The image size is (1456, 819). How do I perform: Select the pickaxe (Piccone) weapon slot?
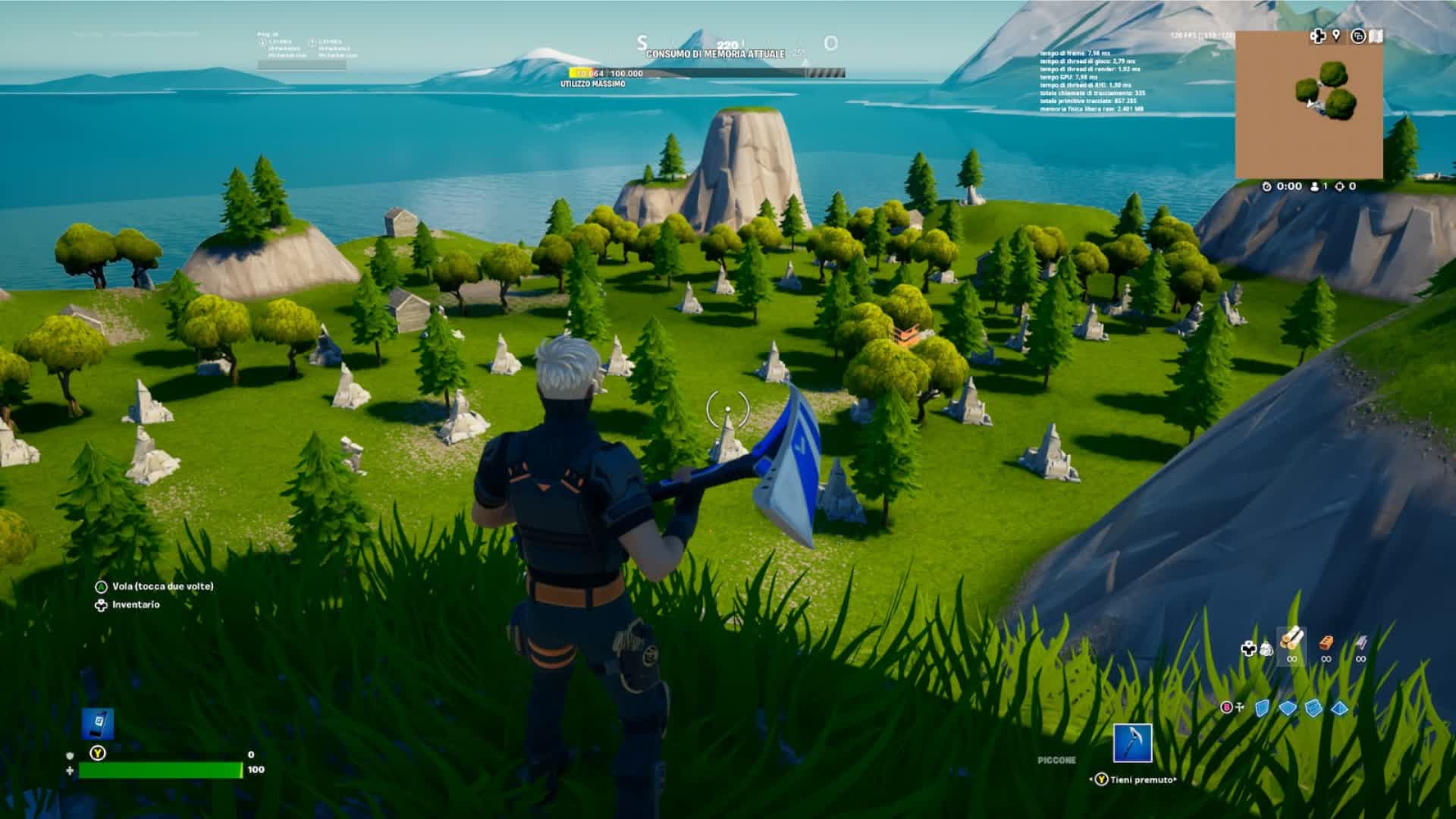[1133, 742]
